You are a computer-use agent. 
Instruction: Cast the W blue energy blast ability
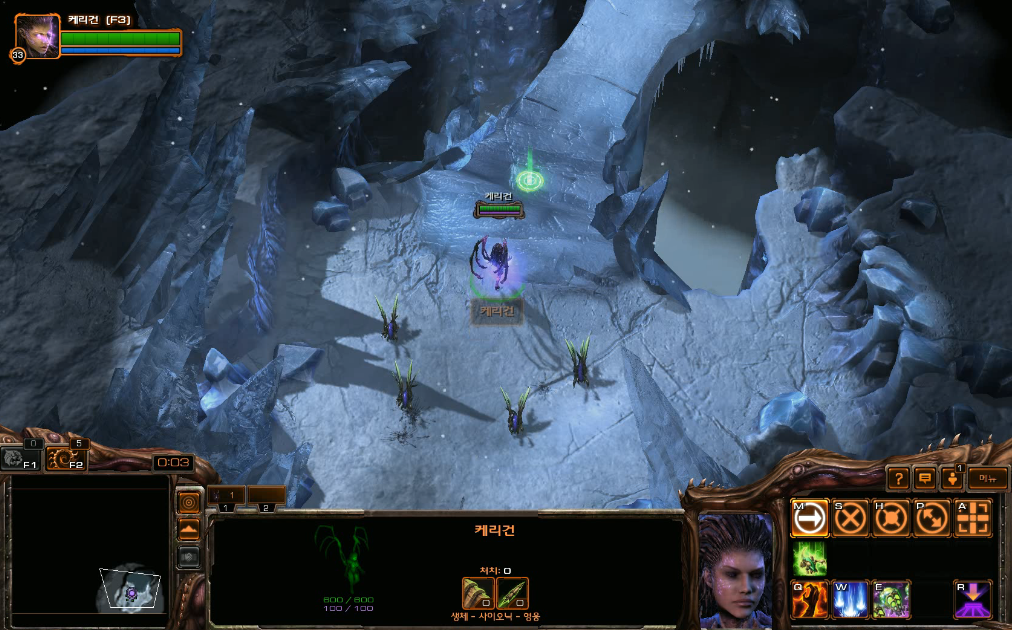850,599
